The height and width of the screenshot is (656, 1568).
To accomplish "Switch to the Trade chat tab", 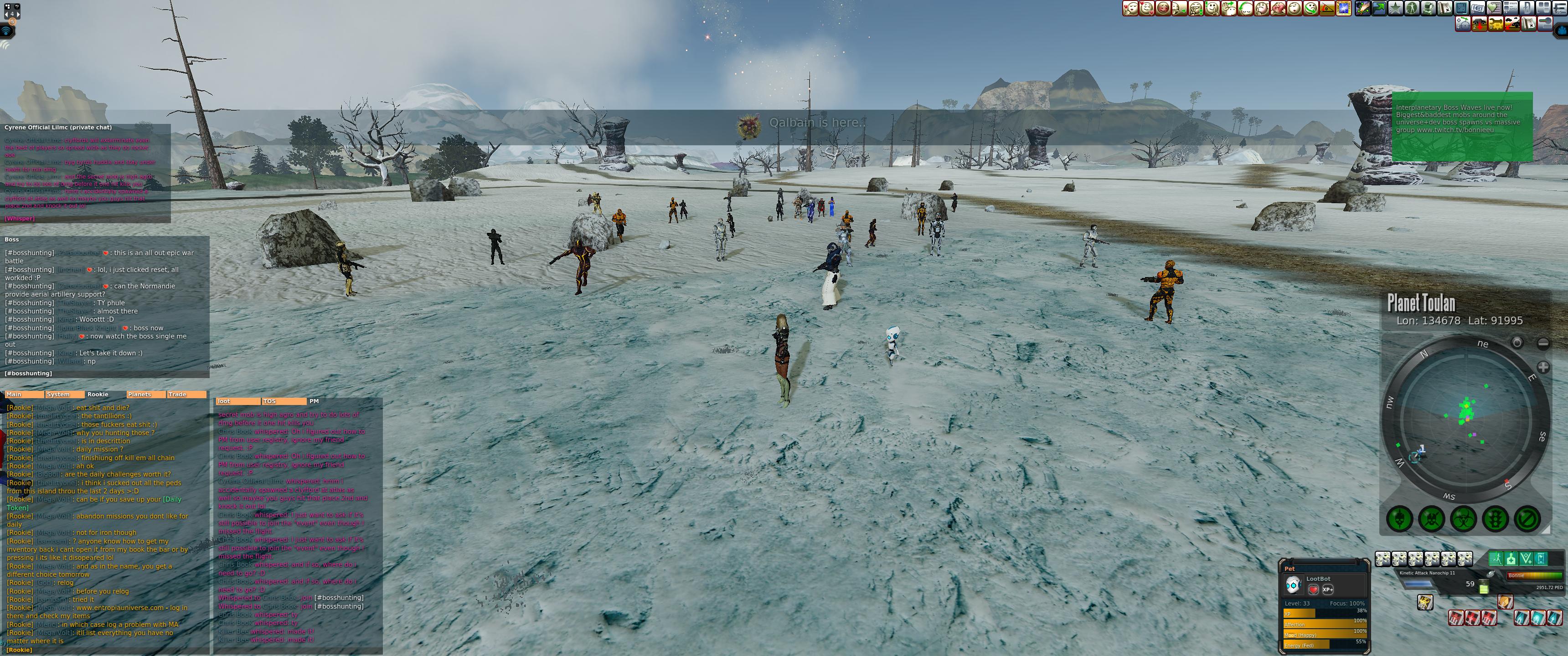I will coord(186,395).
